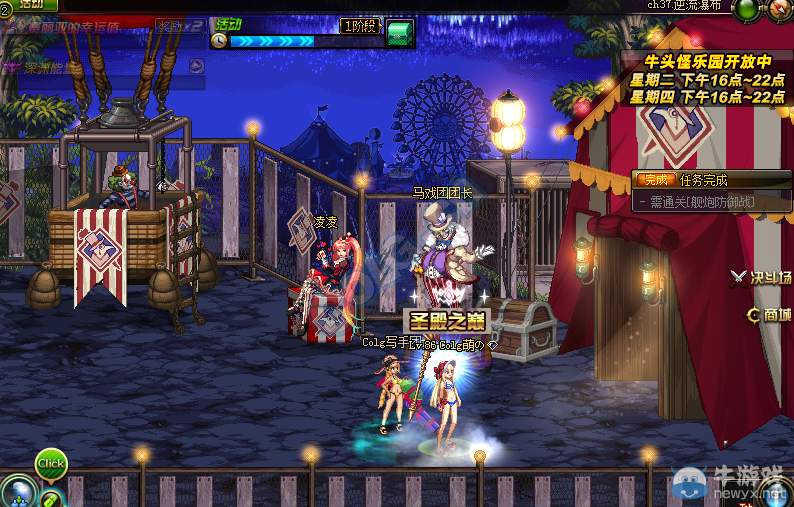
Task: Open the glowing blue orb icon at bottom-left
Action: pyautogui.click(x=19, y=493)
